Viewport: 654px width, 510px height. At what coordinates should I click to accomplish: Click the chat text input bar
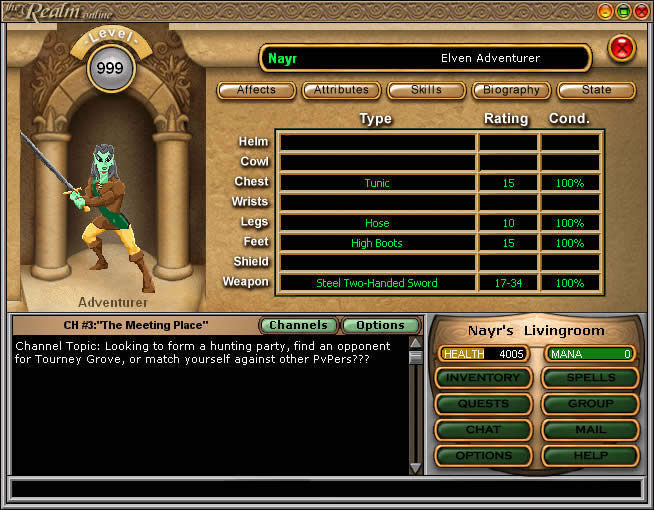click(x=325, y=489)
